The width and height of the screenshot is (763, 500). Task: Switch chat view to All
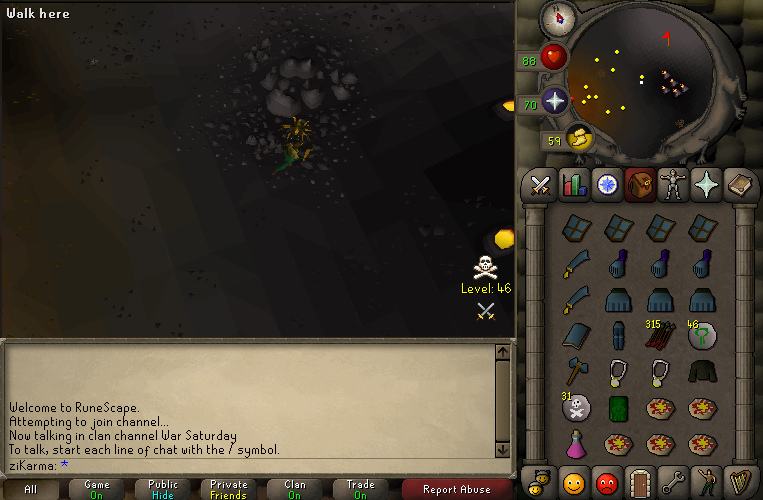pyautogui.click(x=30, y=489)
